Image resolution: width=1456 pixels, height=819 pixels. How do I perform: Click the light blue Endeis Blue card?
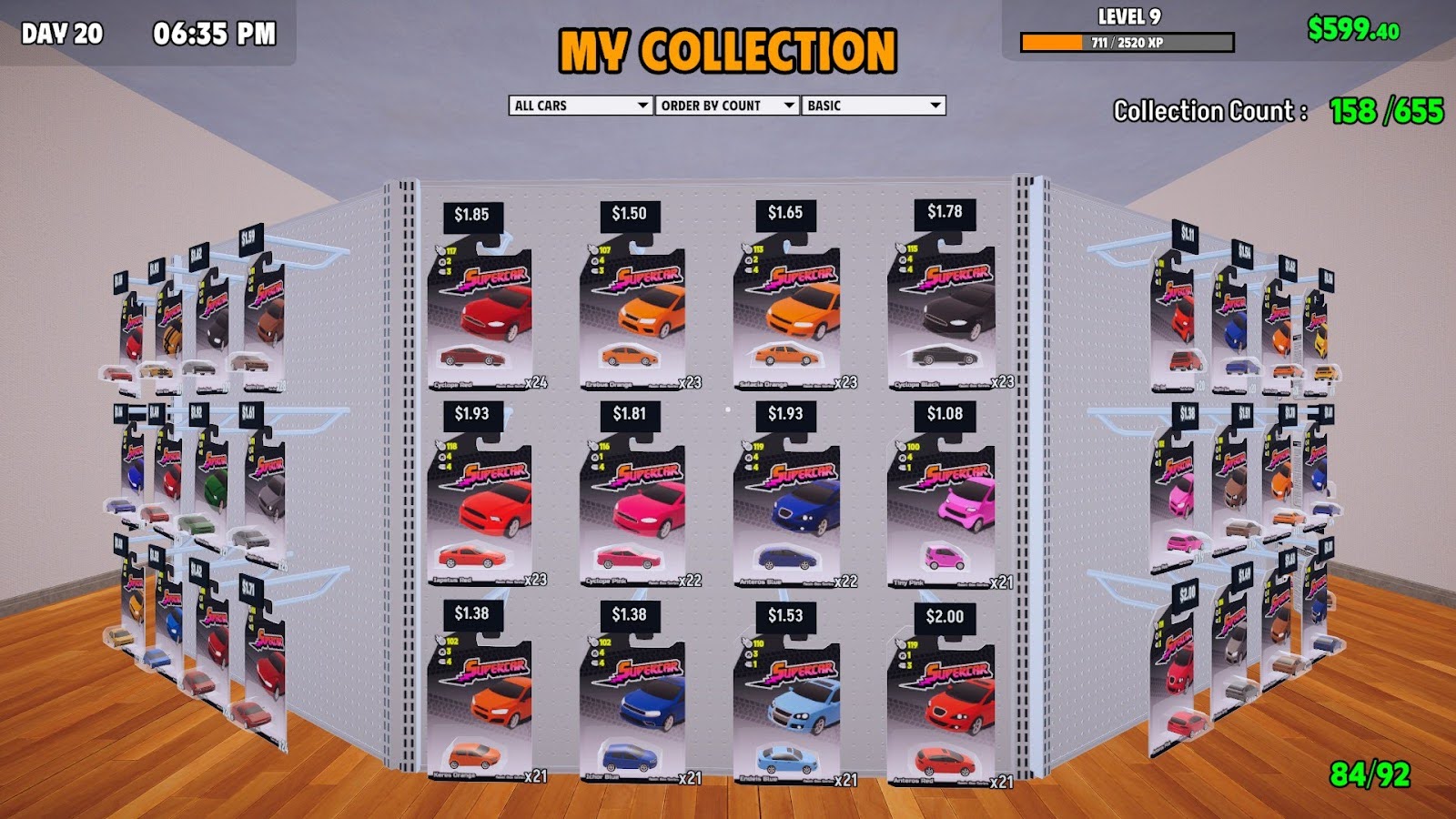point(787,712)
